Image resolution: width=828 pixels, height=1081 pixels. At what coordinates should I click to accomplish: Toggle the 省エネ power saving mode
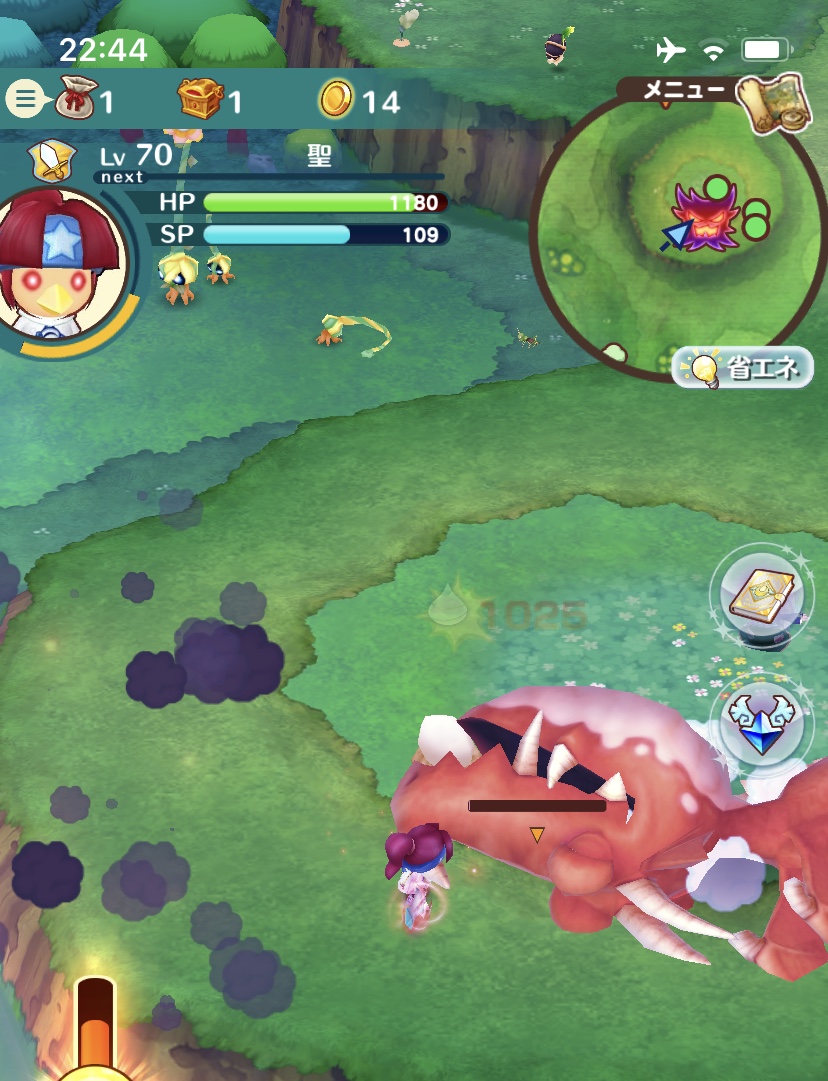click(743, 369)
